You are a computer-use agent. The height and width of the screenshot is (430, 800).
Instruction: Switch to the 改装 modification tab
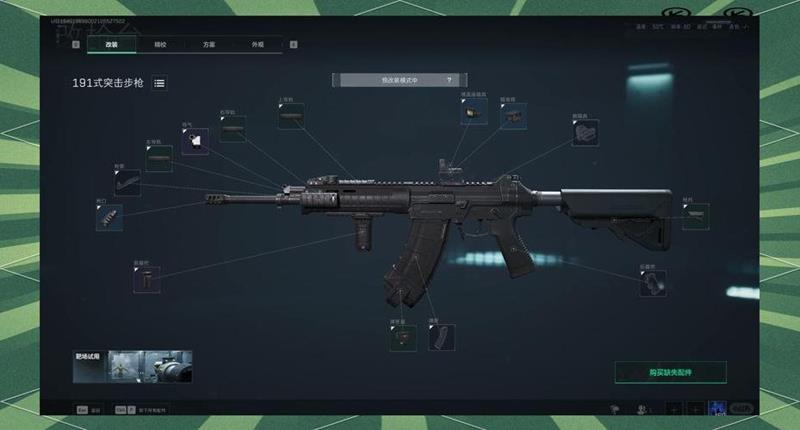[x=112, y=44]
